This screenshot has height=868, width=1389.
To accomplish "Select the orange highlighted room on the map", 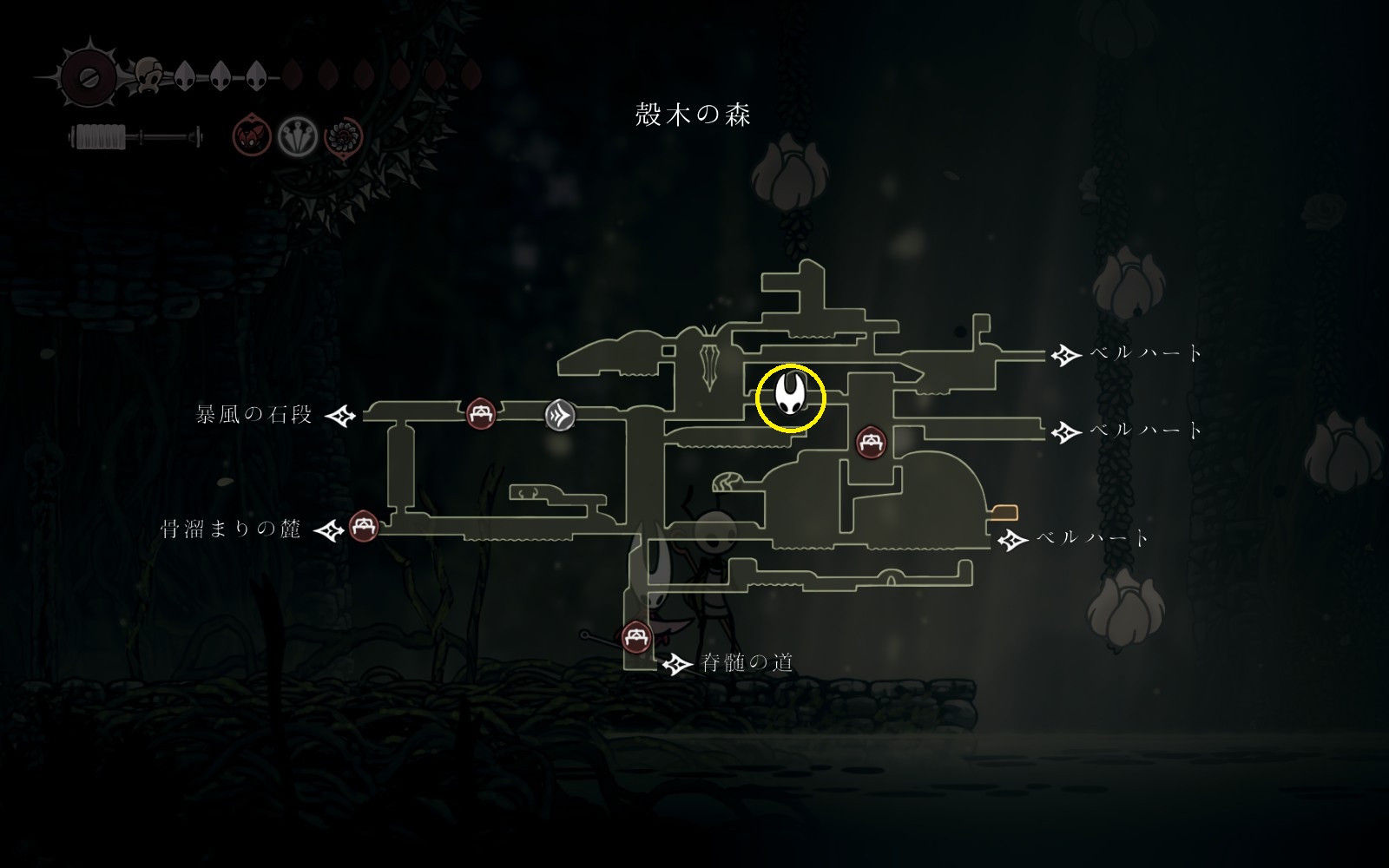I will point(1004,510).
